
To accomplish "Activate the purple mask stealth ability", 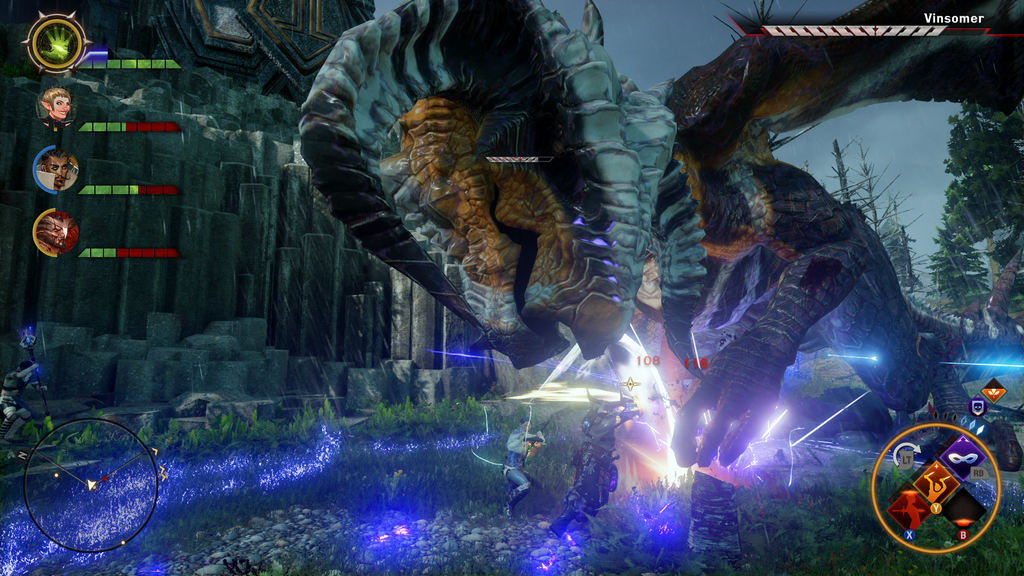I will pyautogui.click(x=965, y=455).
